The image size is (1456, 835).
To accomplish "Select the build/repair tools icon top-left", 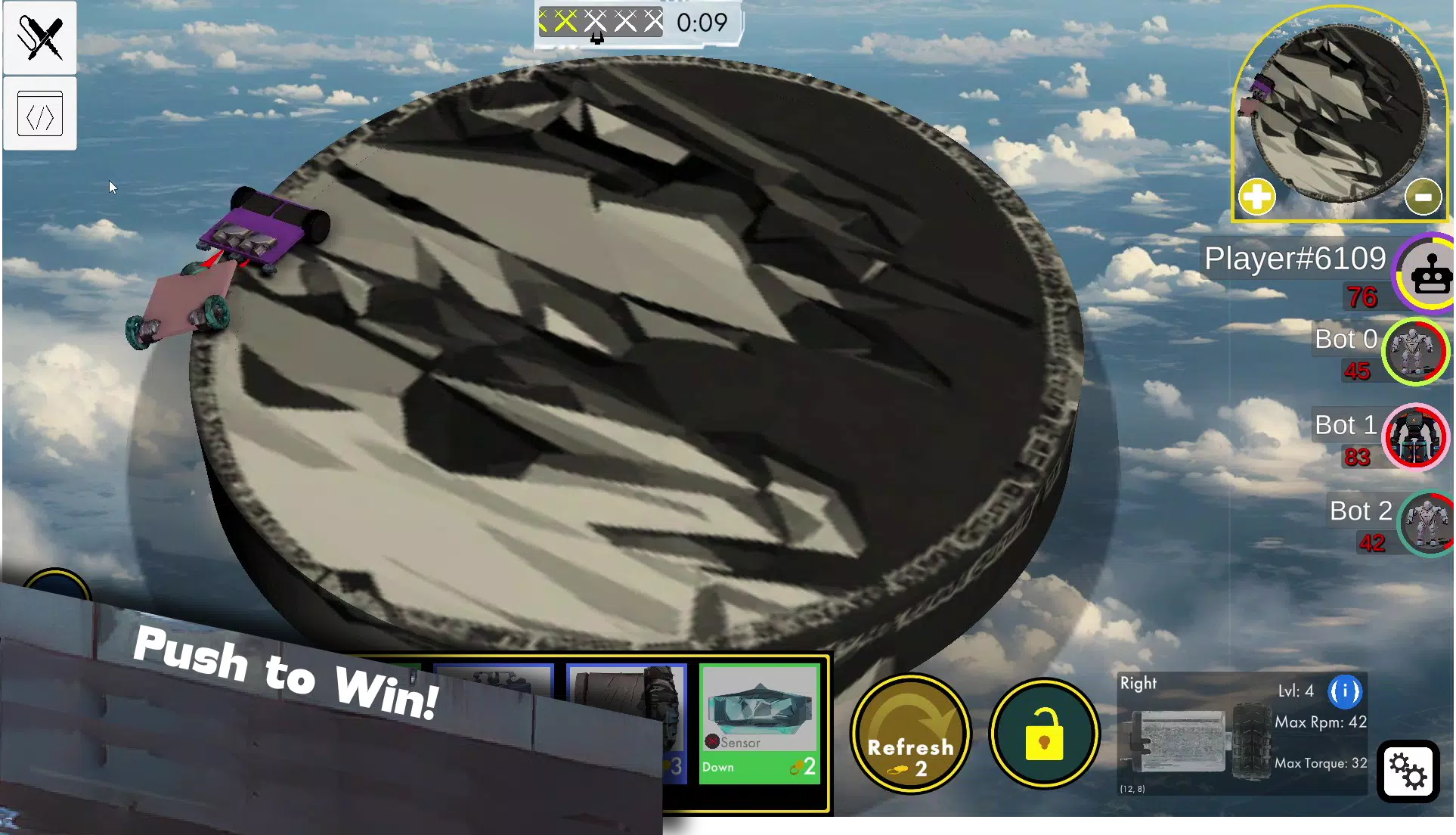I will click(x=39, y=36).
